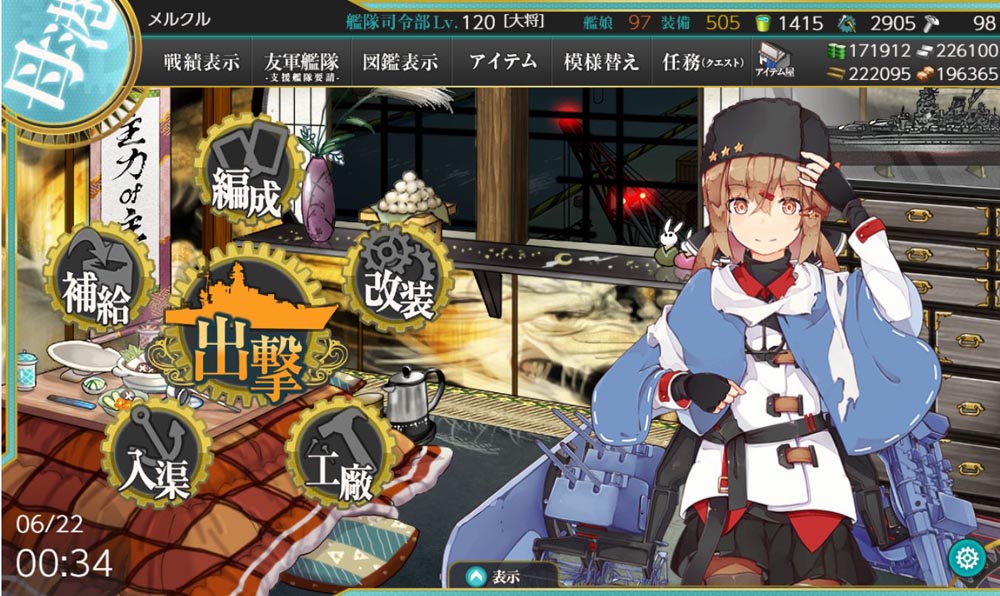The width and height of the screenshot is (1000, 596).
Task: Select 模様替え room redecoration
Action: (x=600, y=62)
